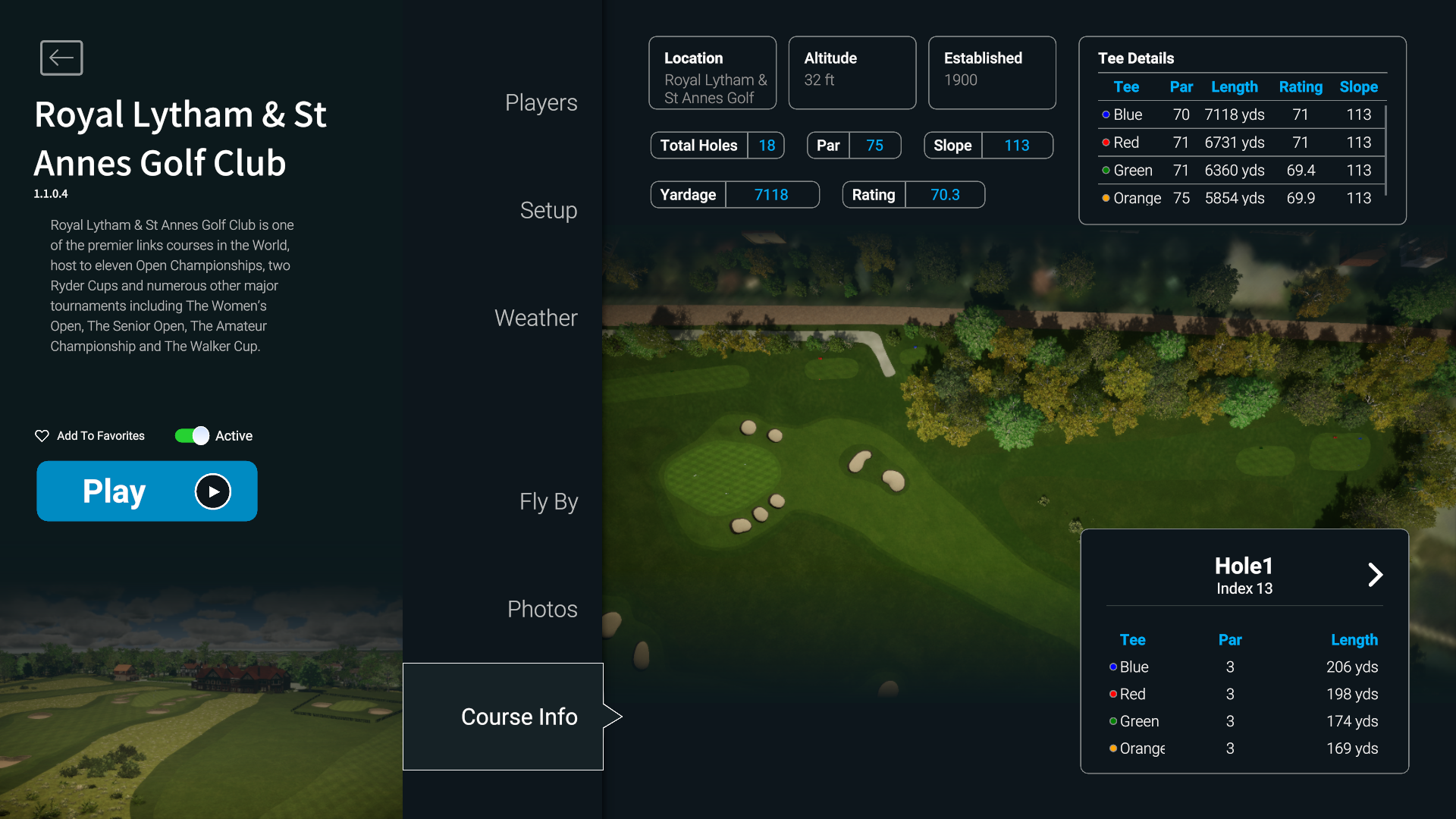View the Fly By section
Image resolution: width=1456 pixels, height=819 pixels.
click(x=548, y=501)
